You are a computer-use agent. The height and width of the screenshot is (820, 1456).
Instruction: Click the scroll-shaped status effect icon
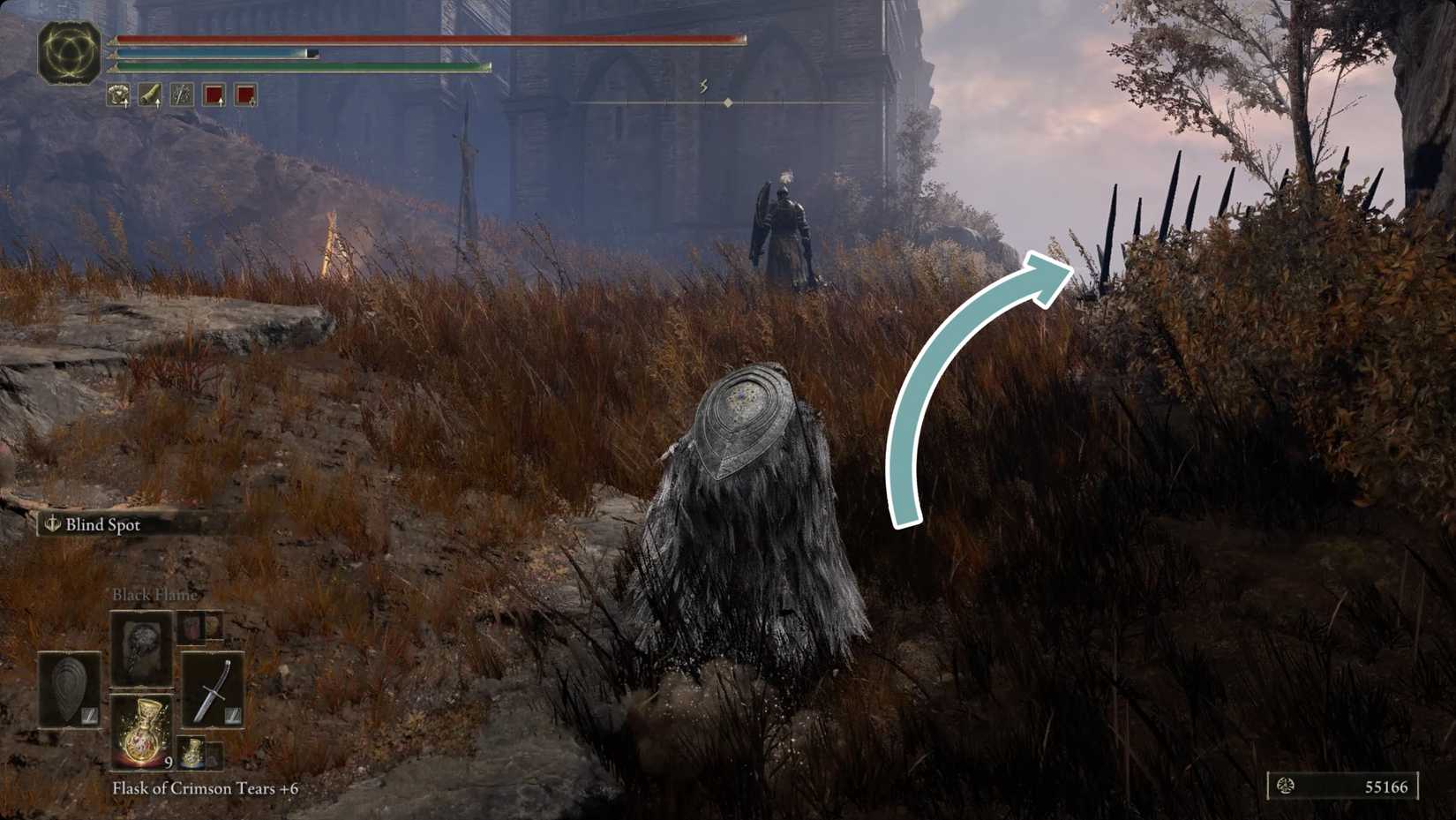pos(151,94)
